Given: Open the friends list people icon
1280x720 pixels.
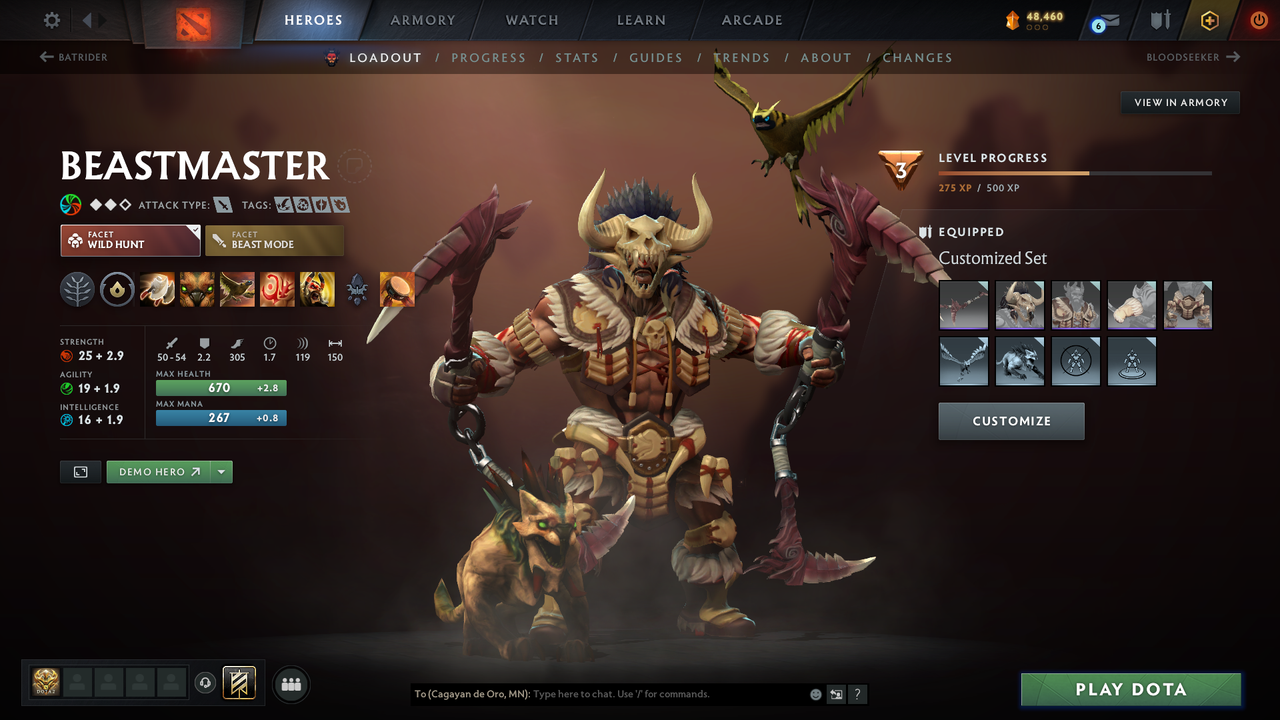Looking at the screenshot, I should point(290,684).
